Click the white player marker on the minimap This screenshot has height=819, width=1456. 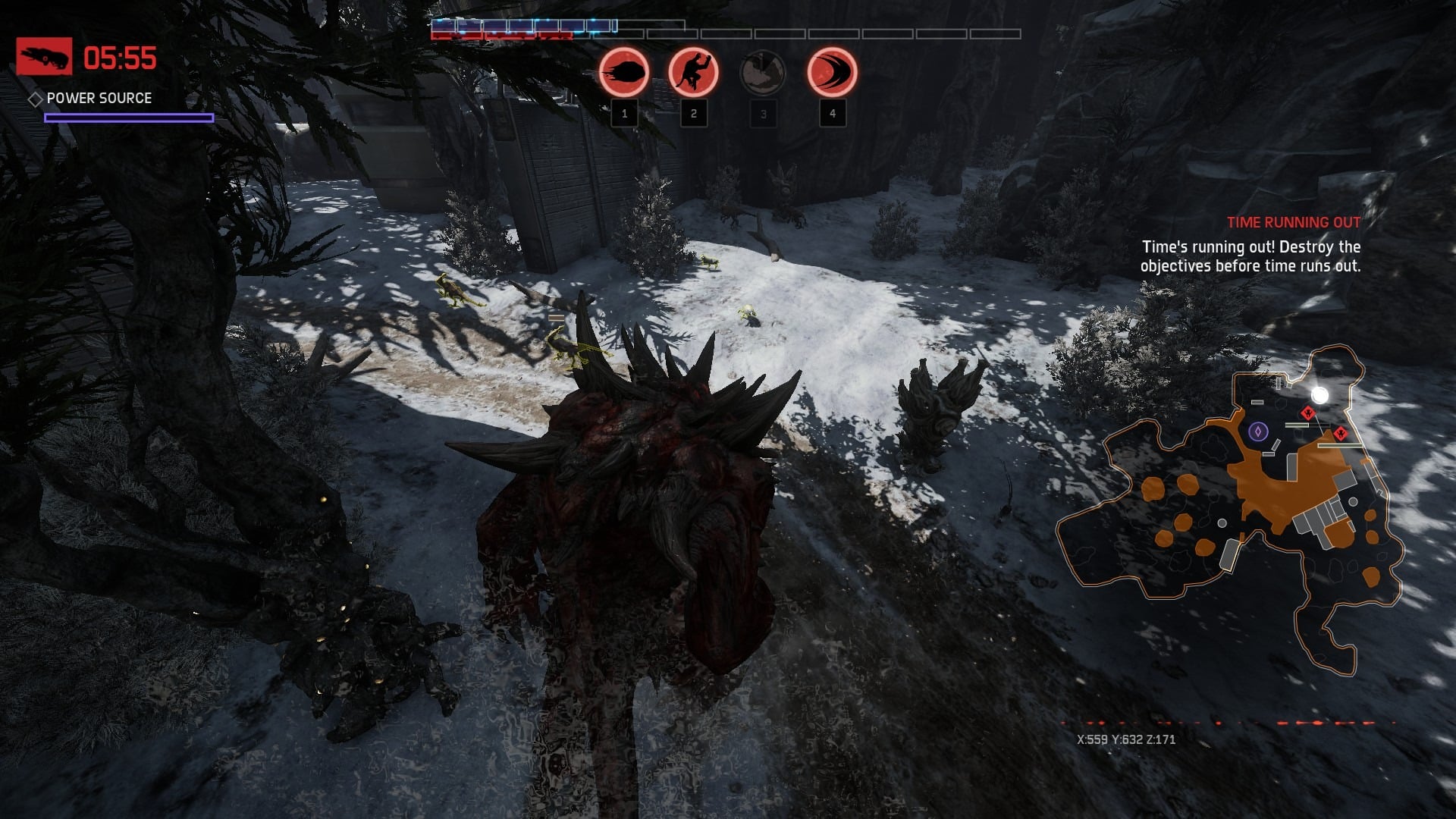click(1319, 395)
